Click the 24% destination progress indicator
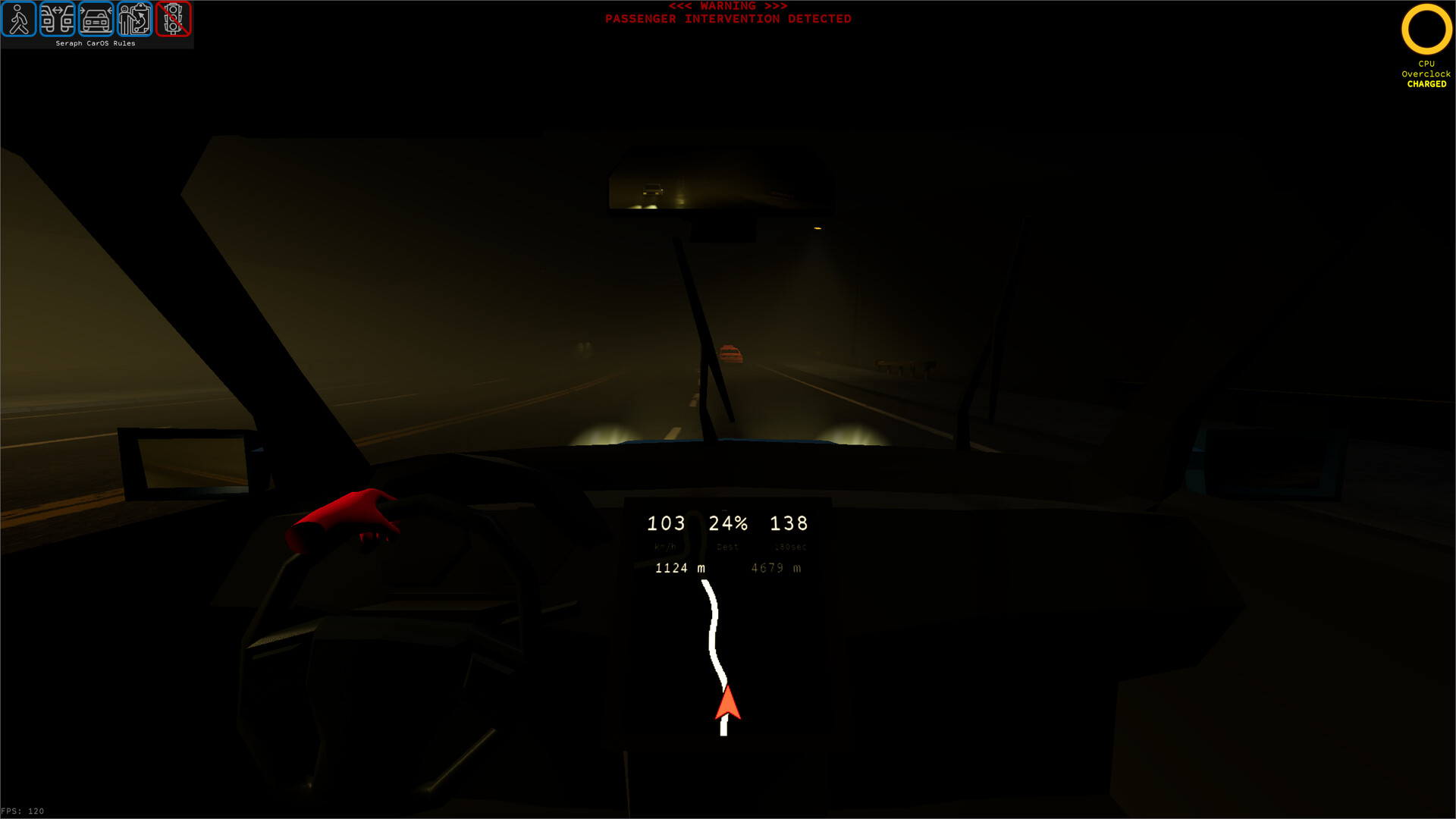Image resolution: width=1456 pixels, height=819 pixels. tap(727, 523)
